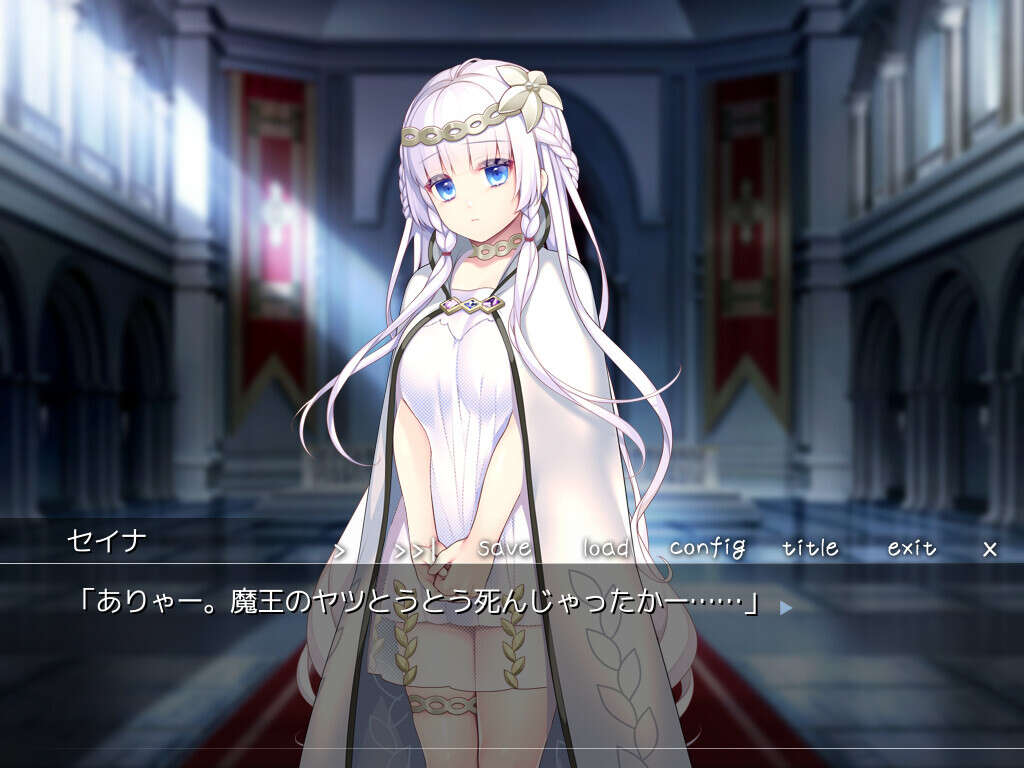
Task: Start auto-play with the single arrow
Action: (340, 549)
